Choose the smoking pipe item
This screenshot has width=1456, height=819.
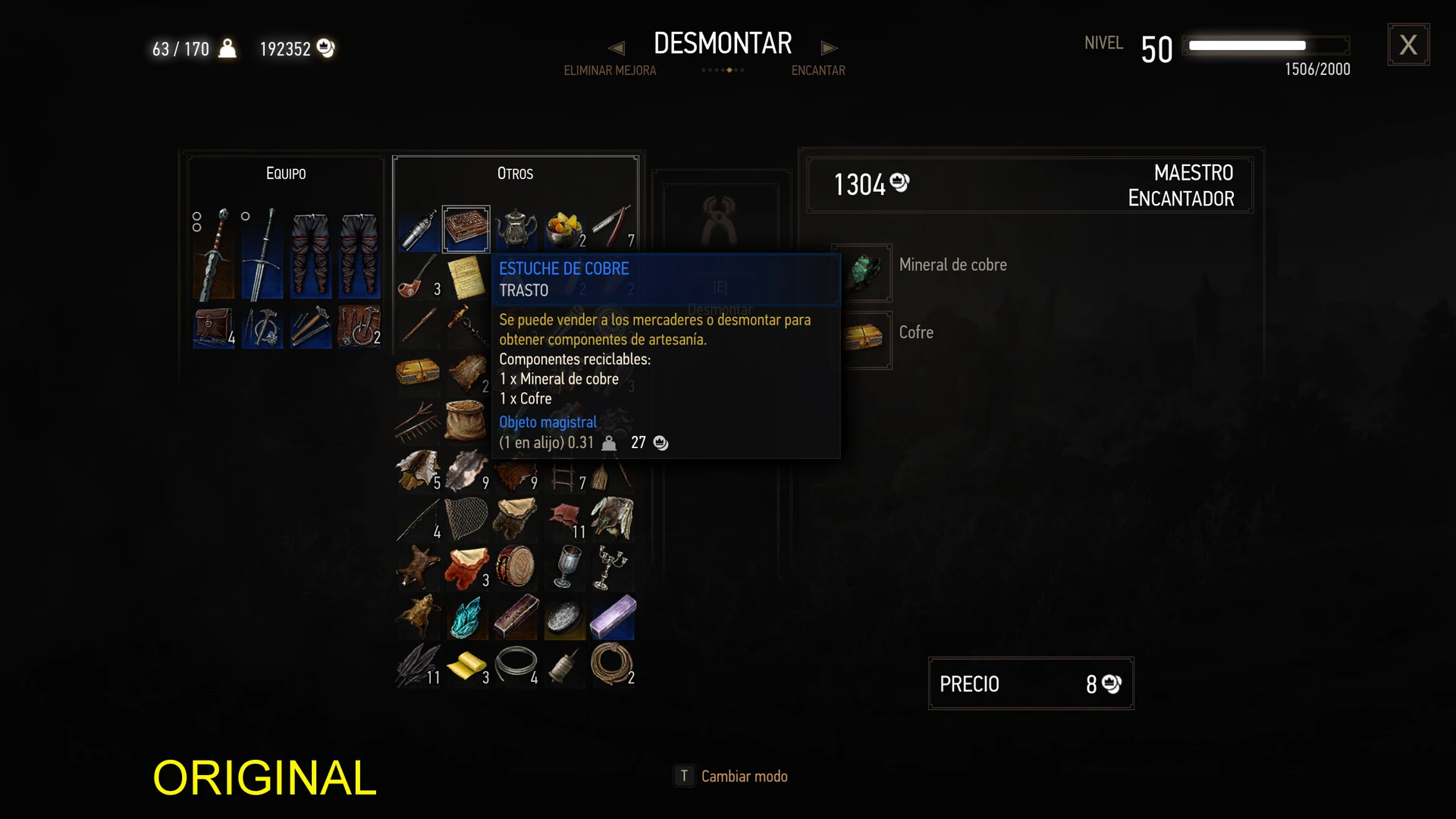pyautogui.click(x=416, y=278)
